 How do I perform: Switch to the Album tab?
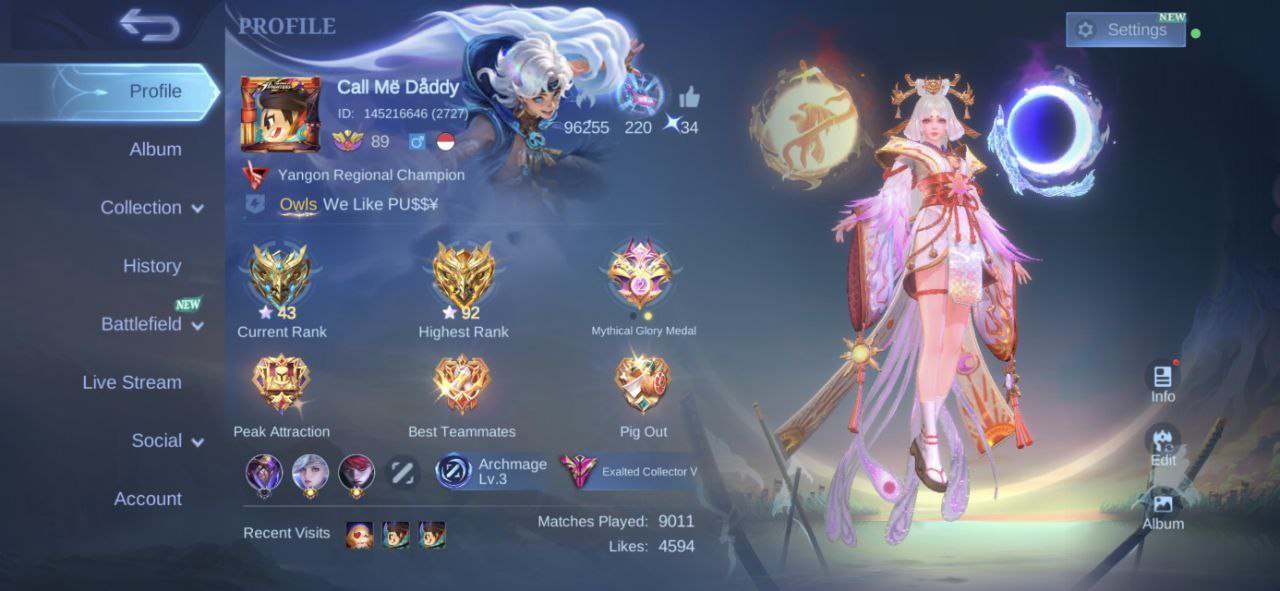click(x=155, y=150)
